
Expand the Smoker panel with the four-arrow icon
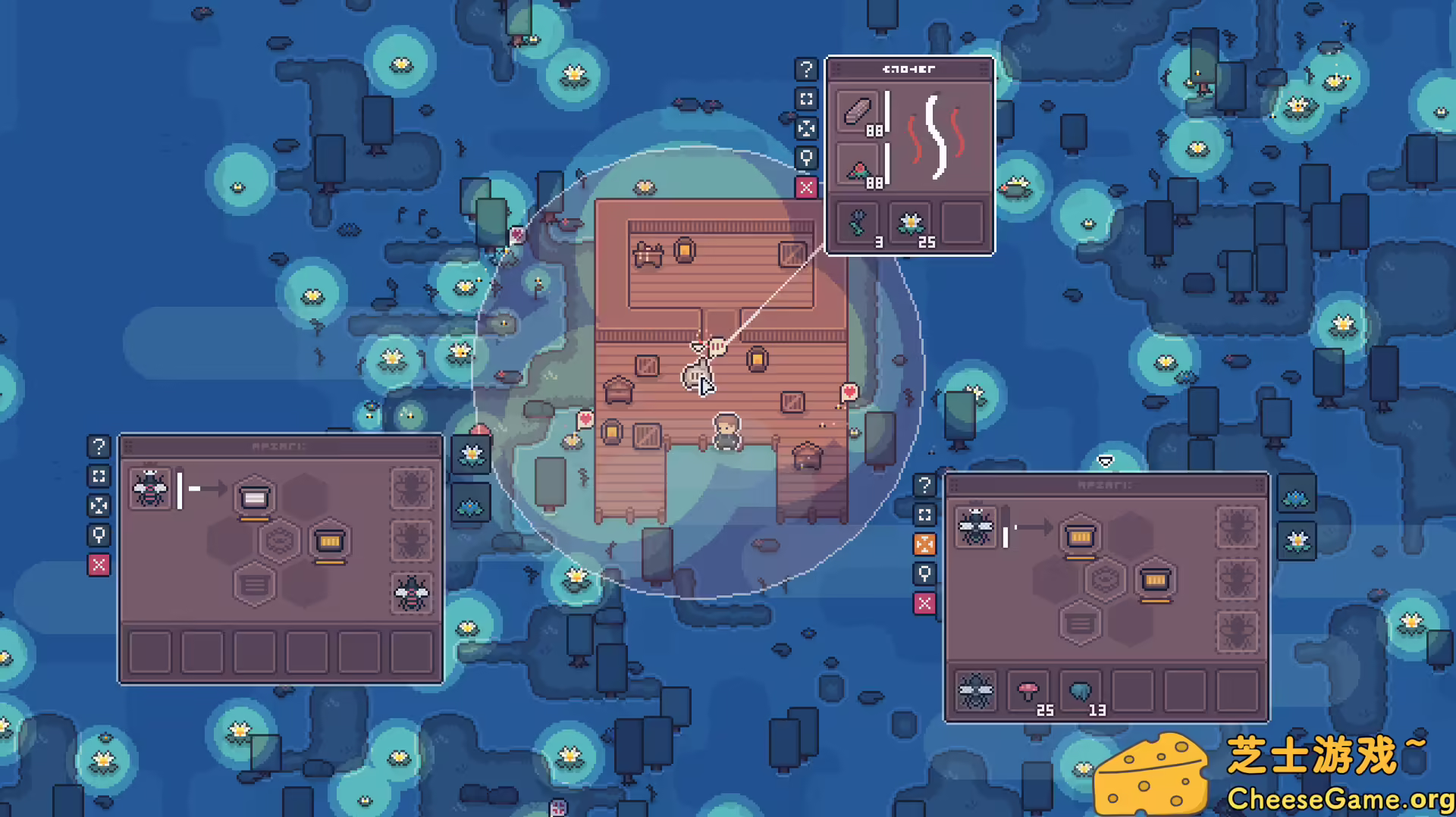pyautogui.click(x=806, y=128)
